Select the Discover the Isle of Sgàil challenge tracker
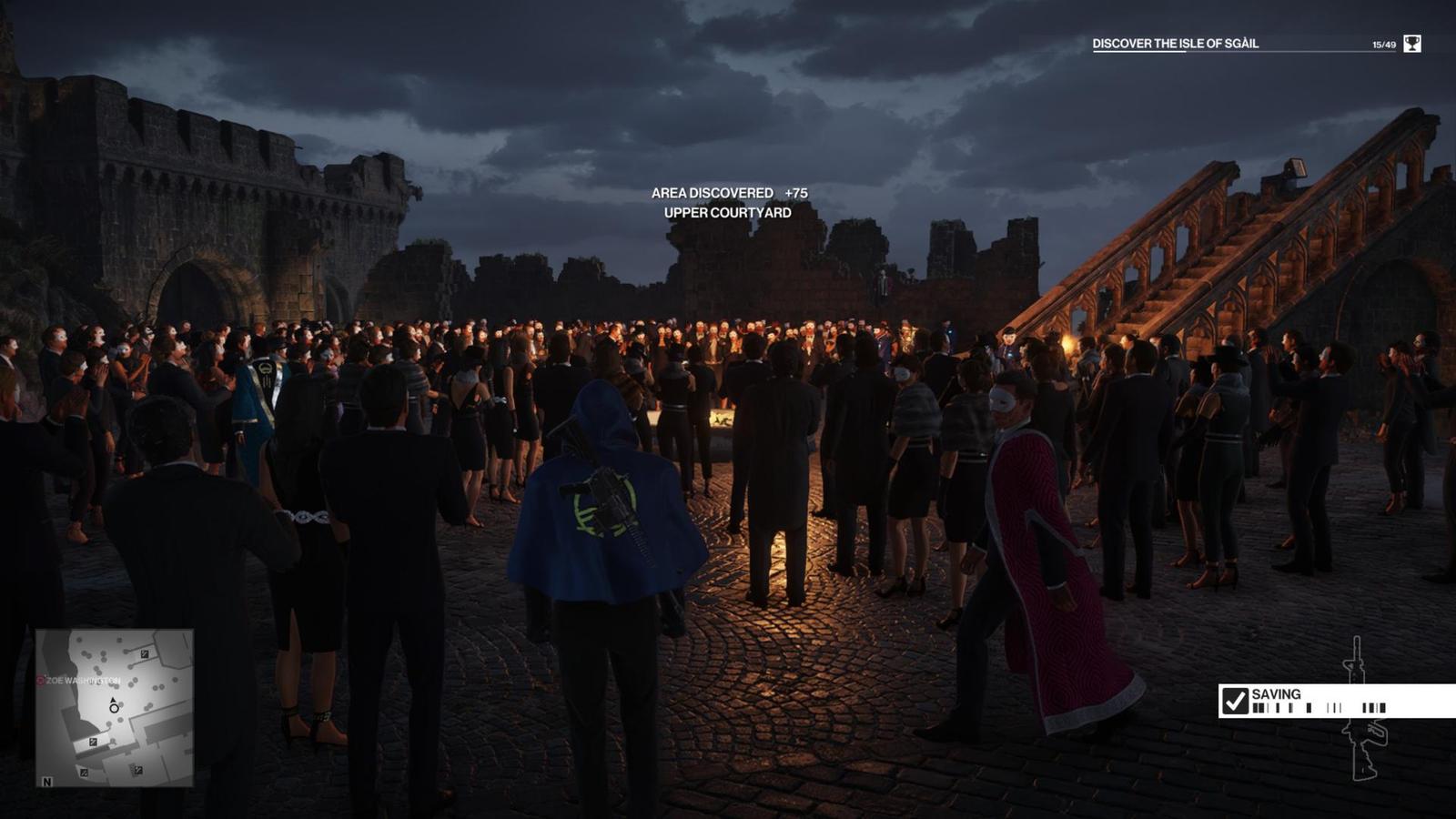 click(x=1175, y=44)
